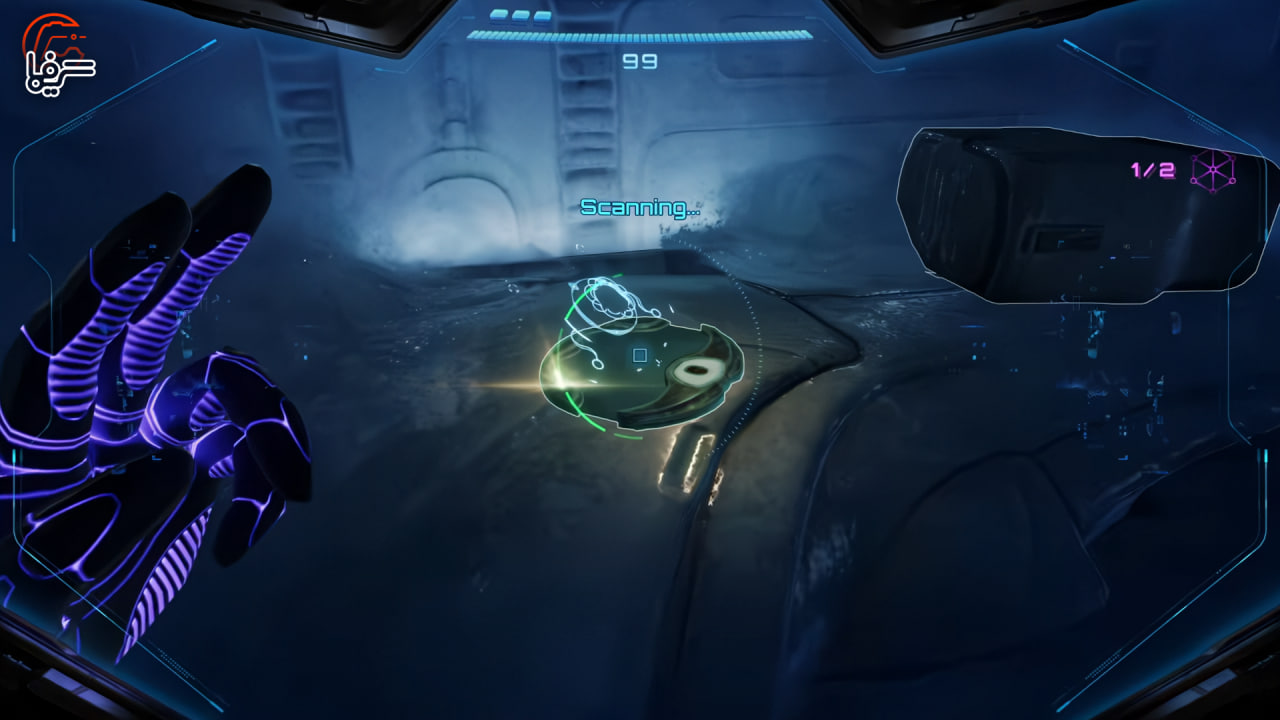This screenshot has width=1280, height=720.
Task: Select the Scanning status label
Action: click(x=638, y=209)
